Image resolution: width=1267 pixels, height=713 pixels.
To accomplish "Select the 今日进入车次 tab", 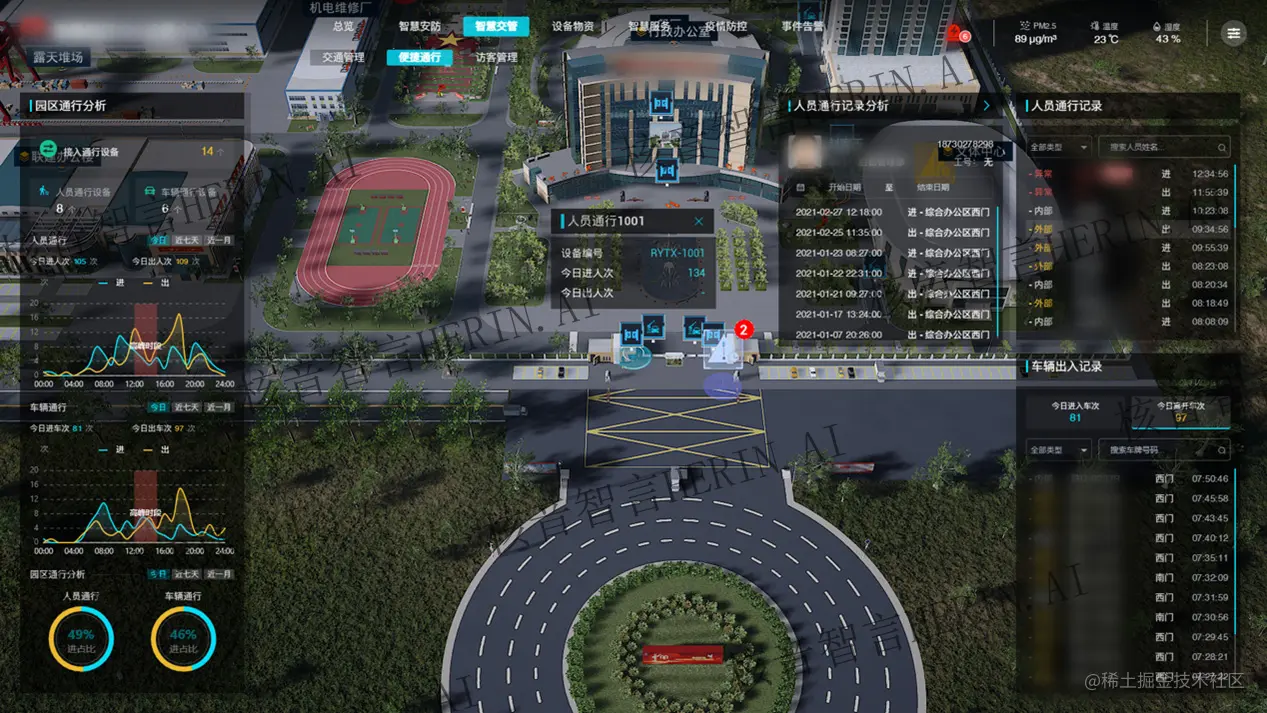I will 1075,411.
